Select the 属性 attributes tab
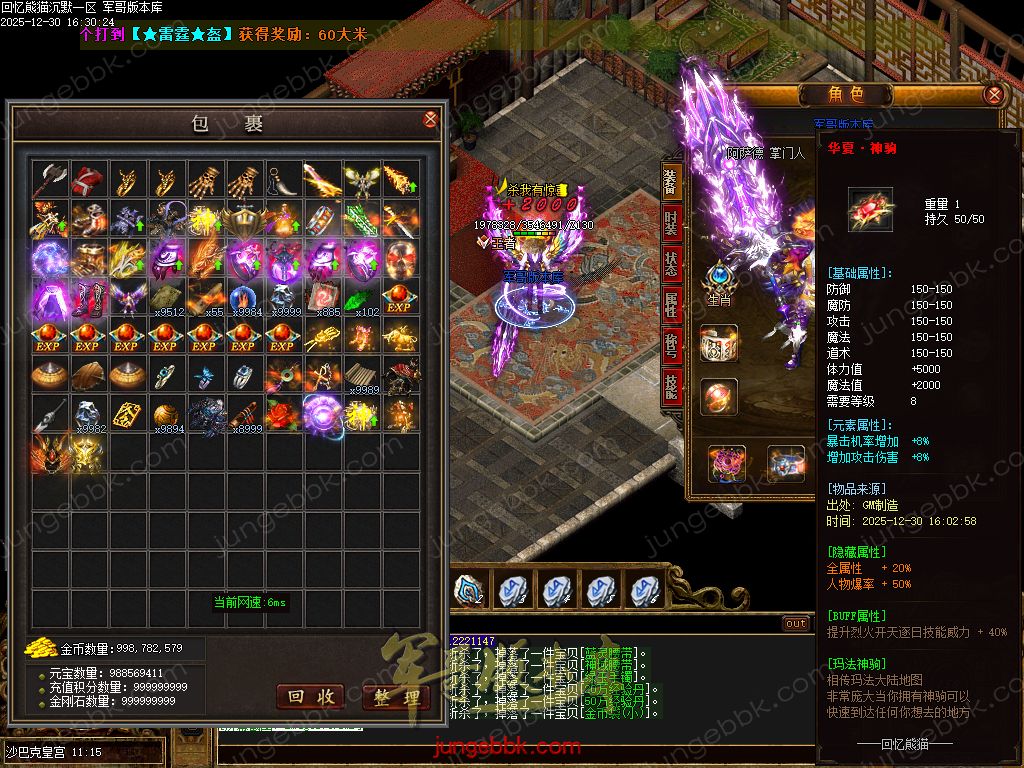This screenshot has width=1024, height=768. (671, 306)
